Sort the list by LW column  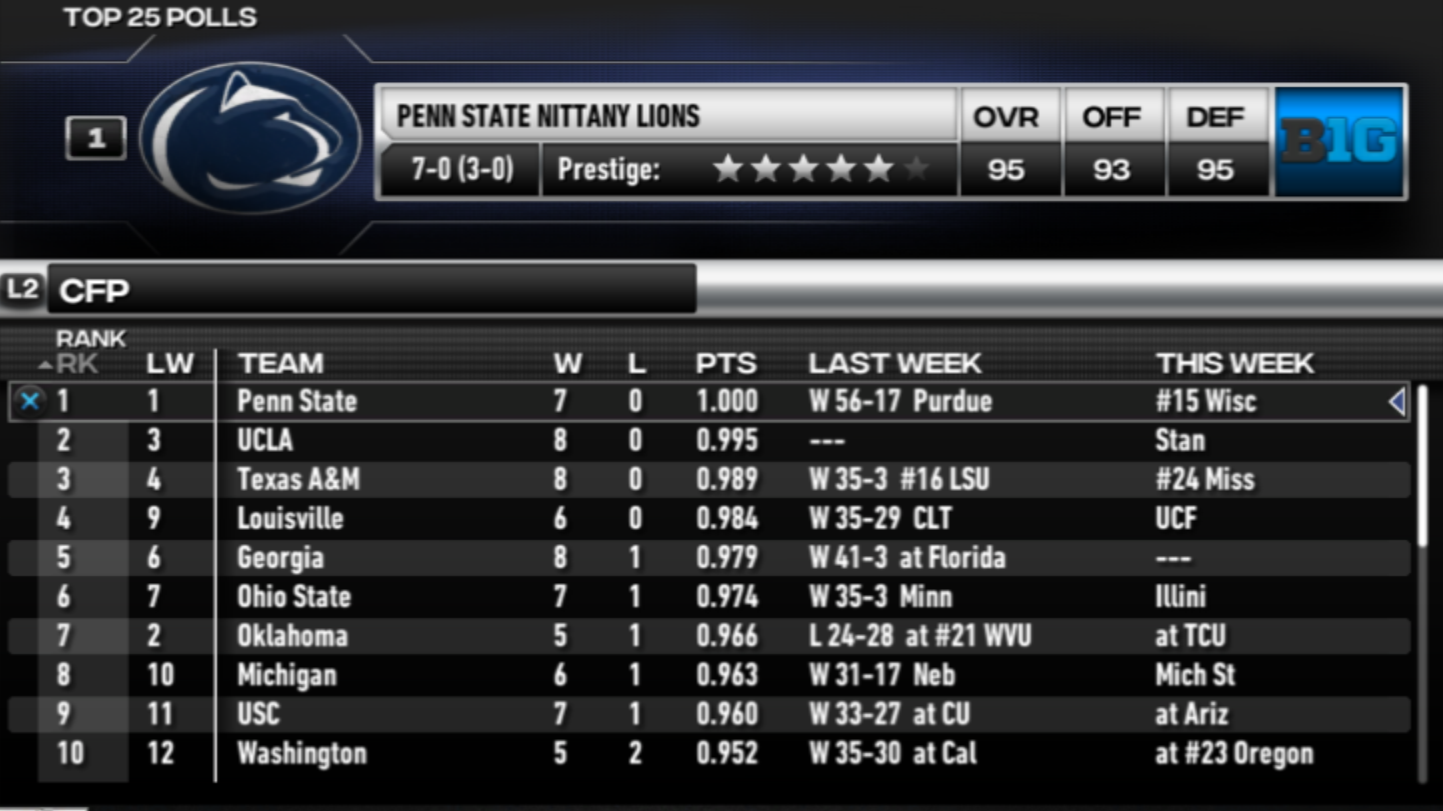click(x=169, y=363)
